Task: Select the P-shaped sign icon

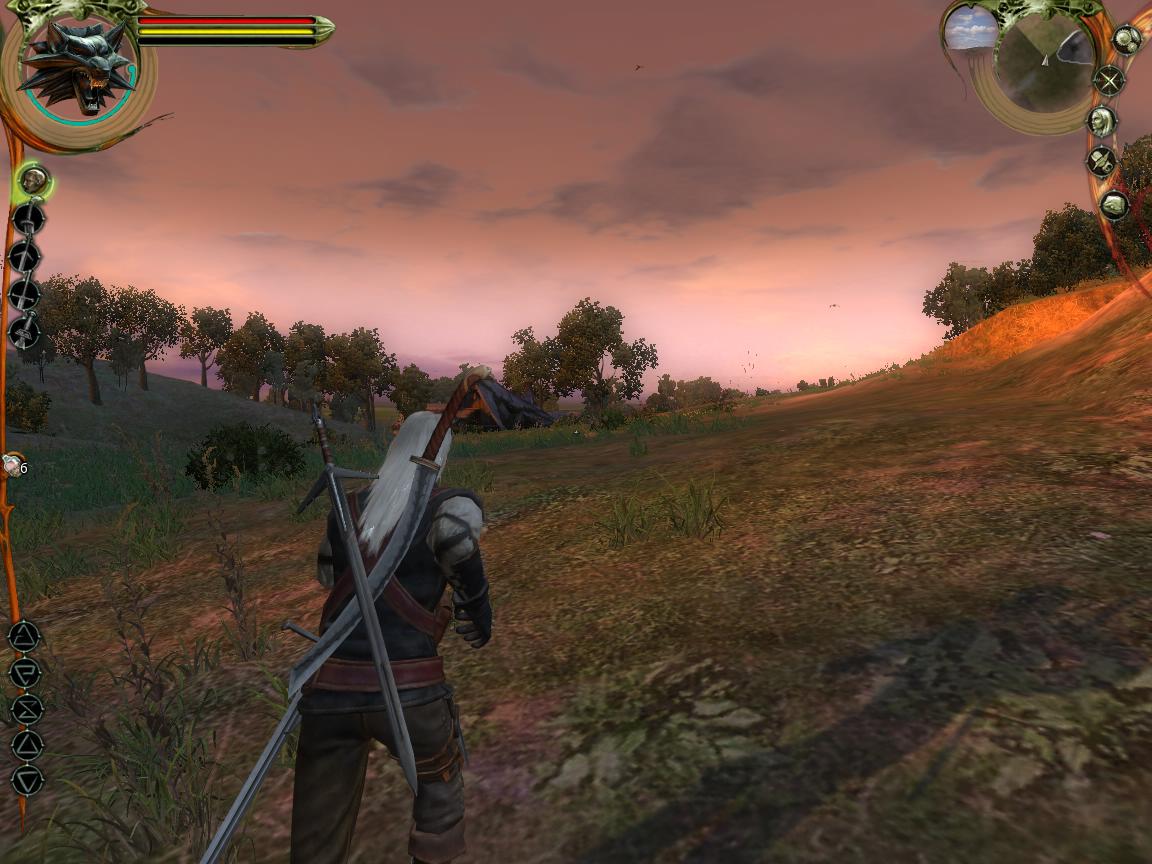Action: click(25, 672)
